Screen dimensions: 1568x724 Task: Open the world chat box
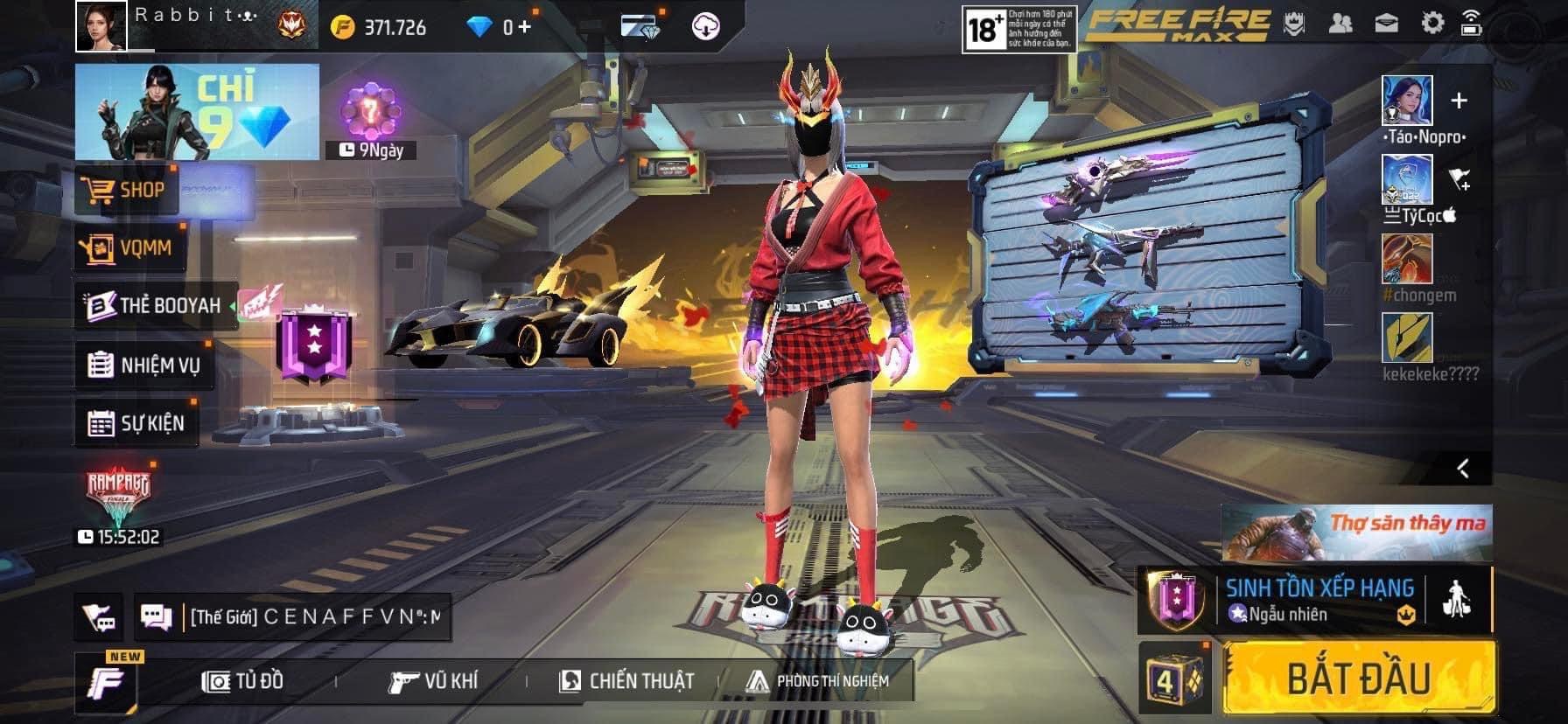click(313, 617)
